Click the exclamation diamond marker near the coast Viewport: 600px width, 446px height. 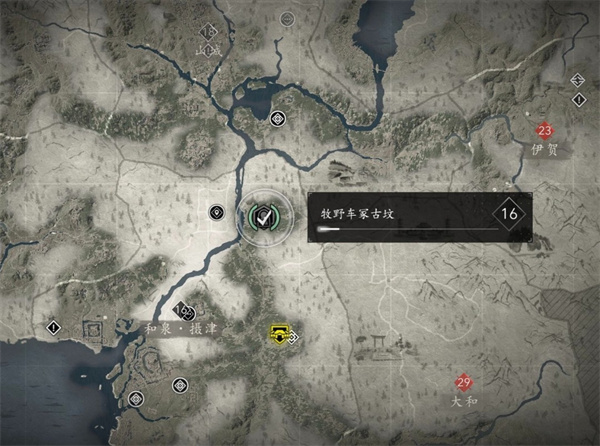tap(53, 327)
